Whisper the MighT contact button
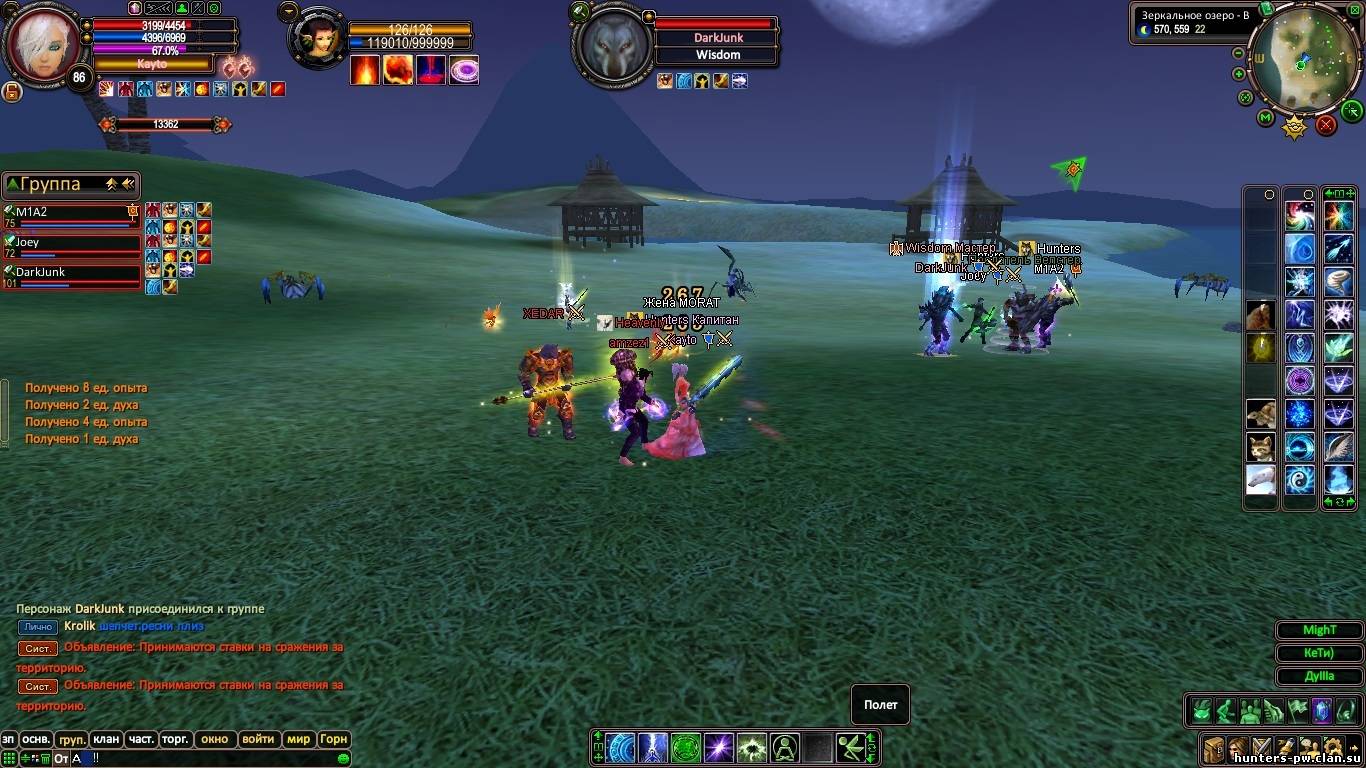This screenshot has width=1366, height=768. click(1319, 630)
